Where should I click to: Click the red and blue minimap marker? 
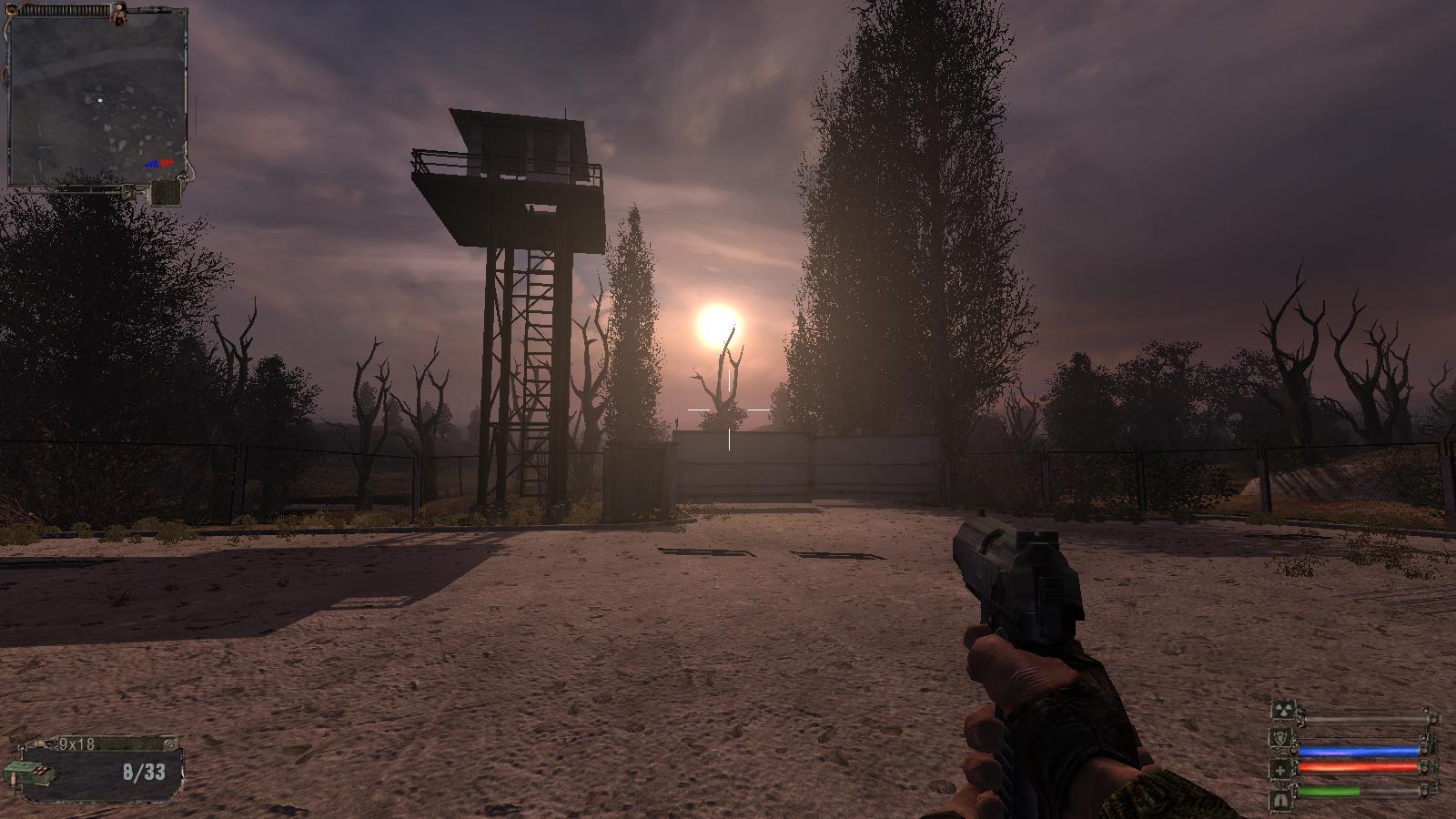(x=160, y=164)
